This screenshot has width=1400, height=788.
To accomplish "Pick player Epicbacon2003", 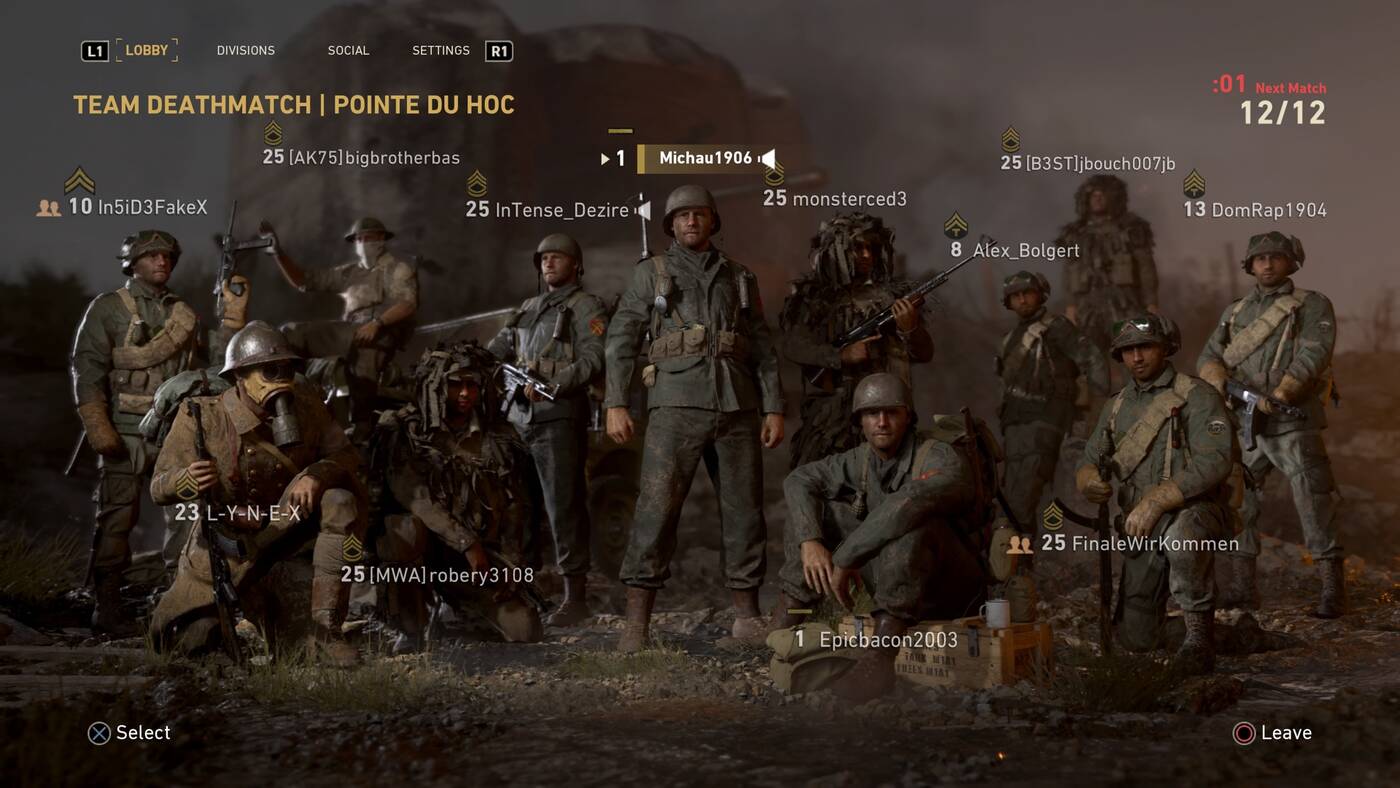I will click(888, 640).
